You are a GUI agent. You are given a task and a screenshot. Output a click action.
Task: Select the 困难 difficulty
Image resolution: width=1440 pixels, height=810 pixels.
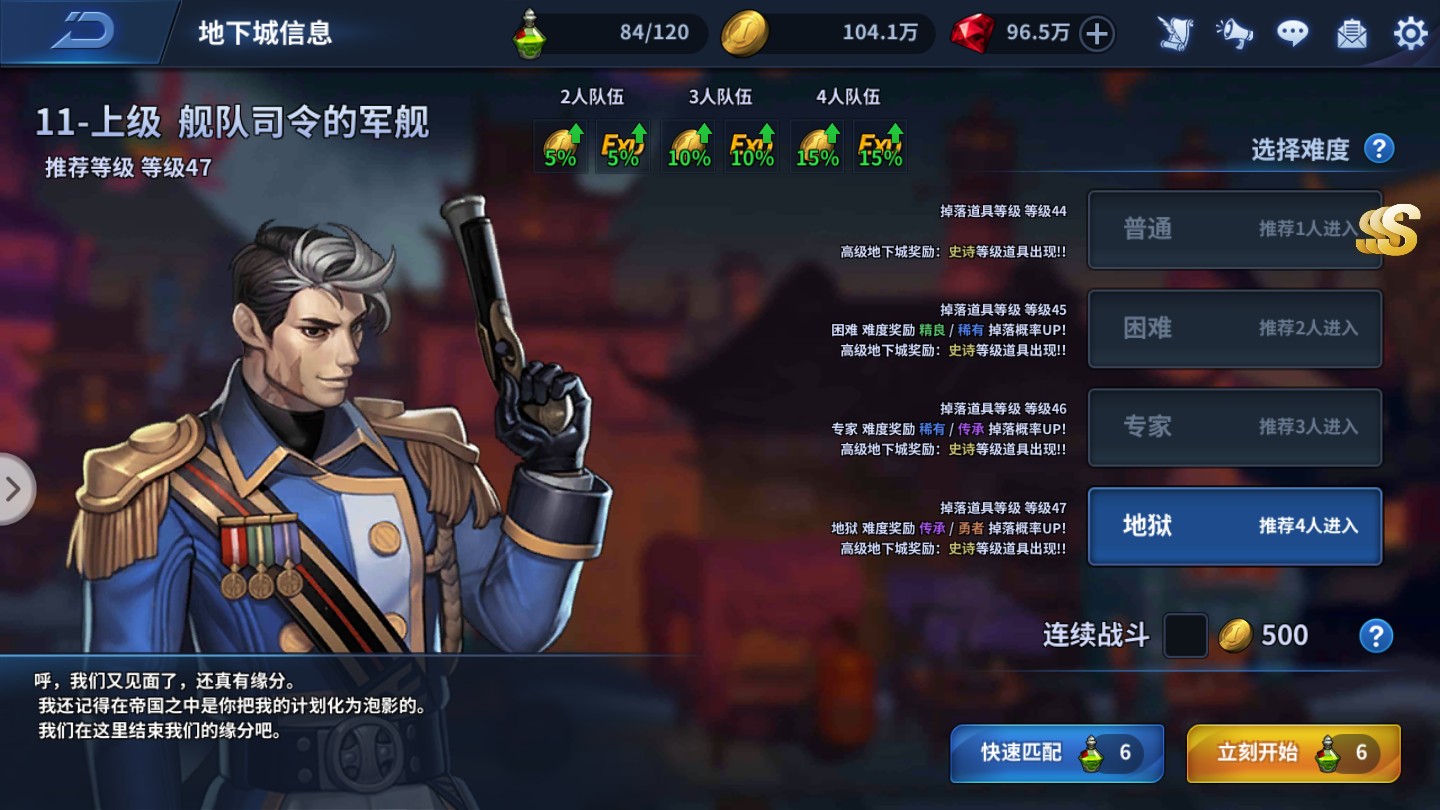(x=1235, y=329)
